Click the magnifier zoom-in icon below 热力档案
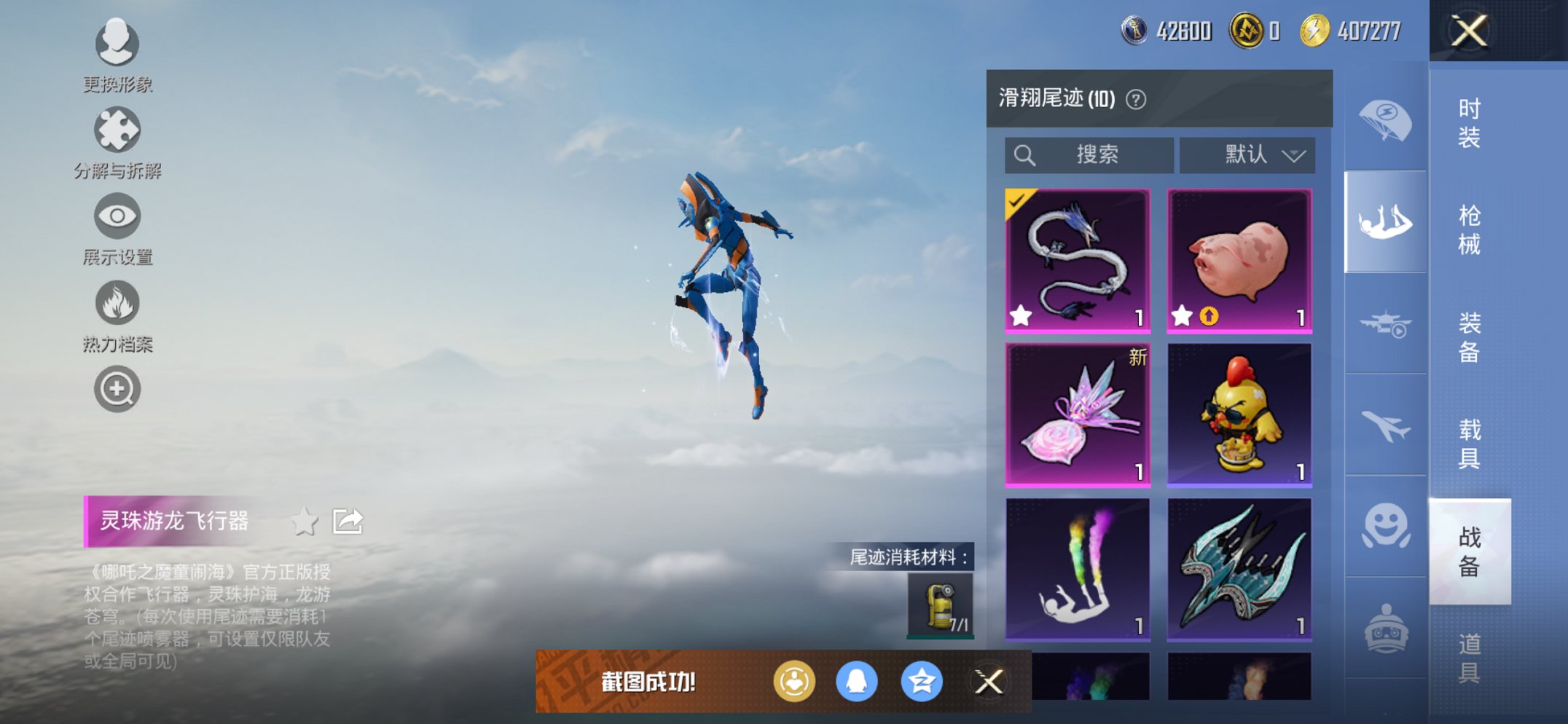This screenshot has width=1568, height=724. click(x=117, y=389)
